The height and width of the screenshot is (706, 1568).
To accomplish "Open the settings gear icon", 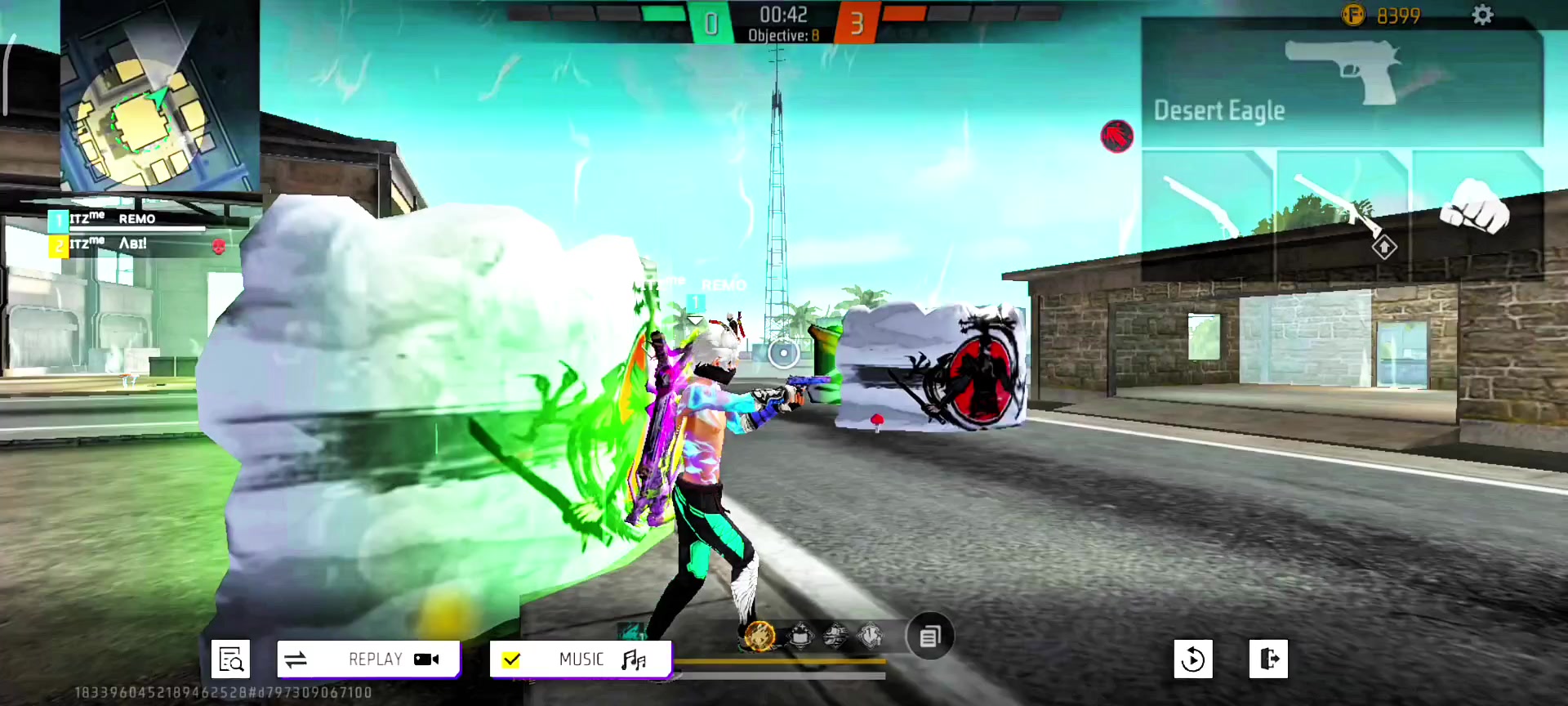I will point(1482,15).
